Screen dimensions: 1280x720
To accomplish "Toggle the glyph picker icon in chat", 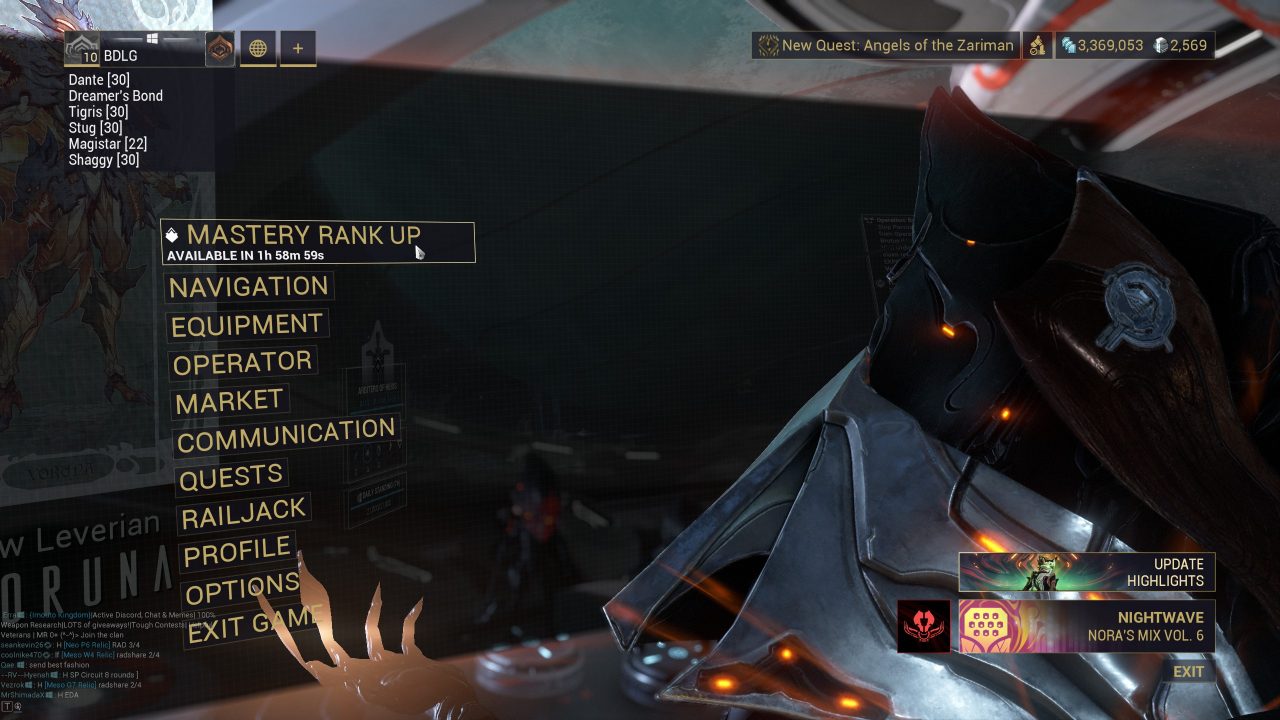I will click(x=20, y=707).
